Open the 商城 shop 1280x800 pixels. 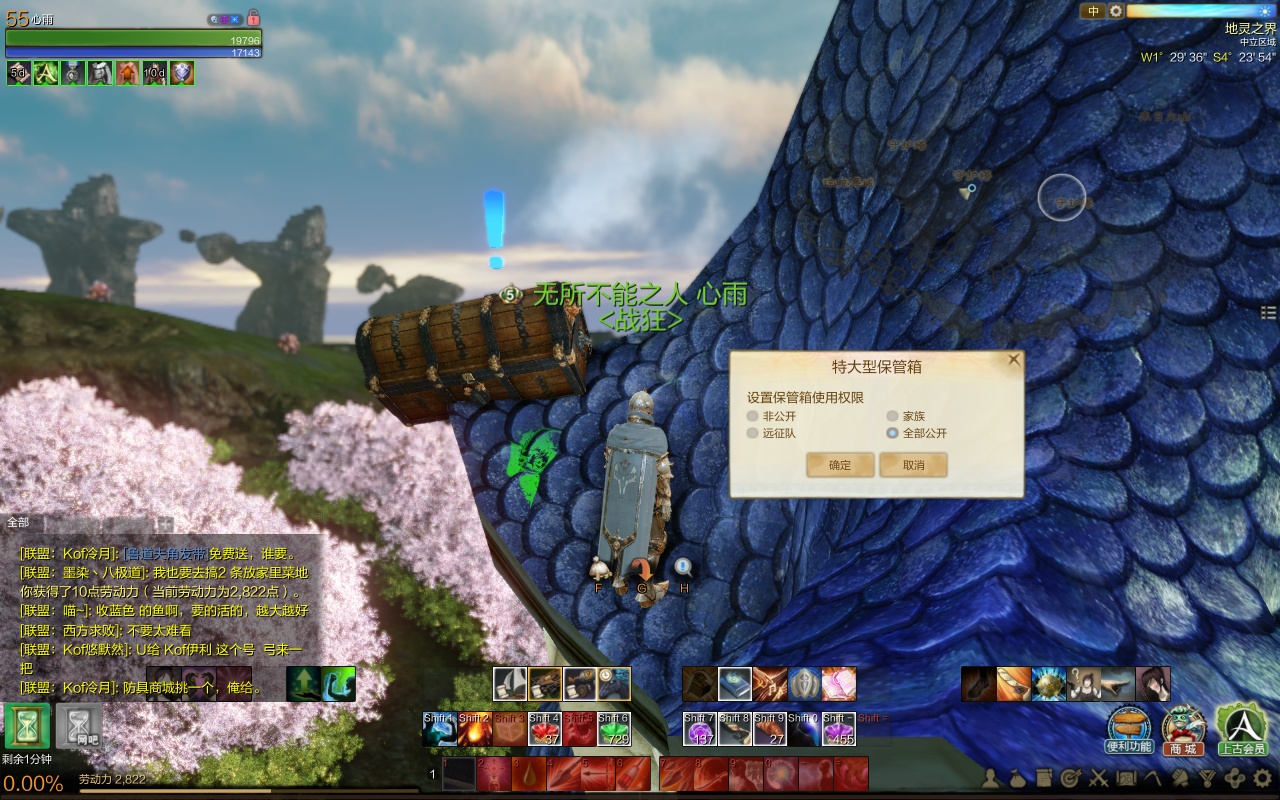(x=1184, y=728)
